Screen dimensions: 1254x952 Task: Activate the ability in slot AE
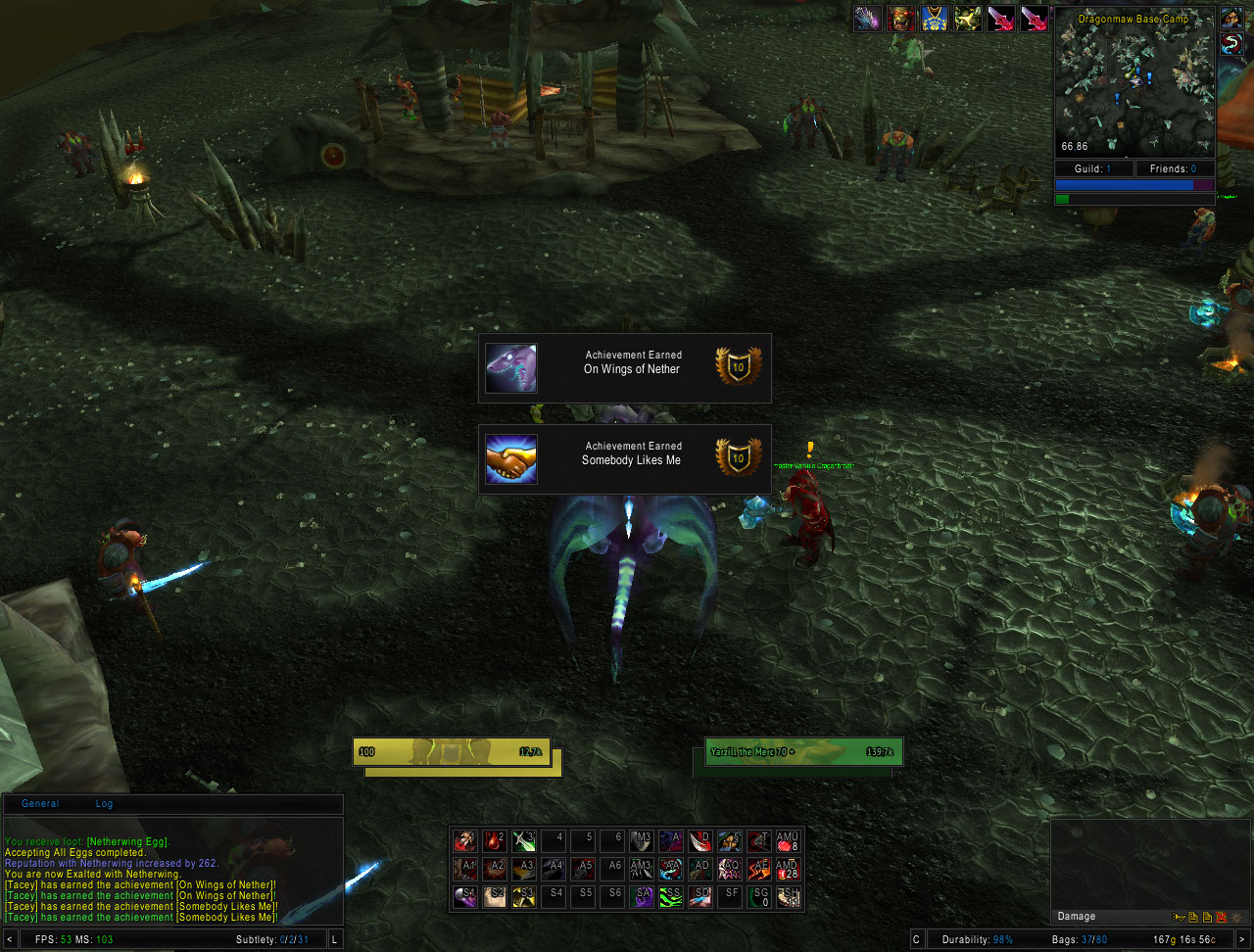pyautogui.click(x=758, y=869)
